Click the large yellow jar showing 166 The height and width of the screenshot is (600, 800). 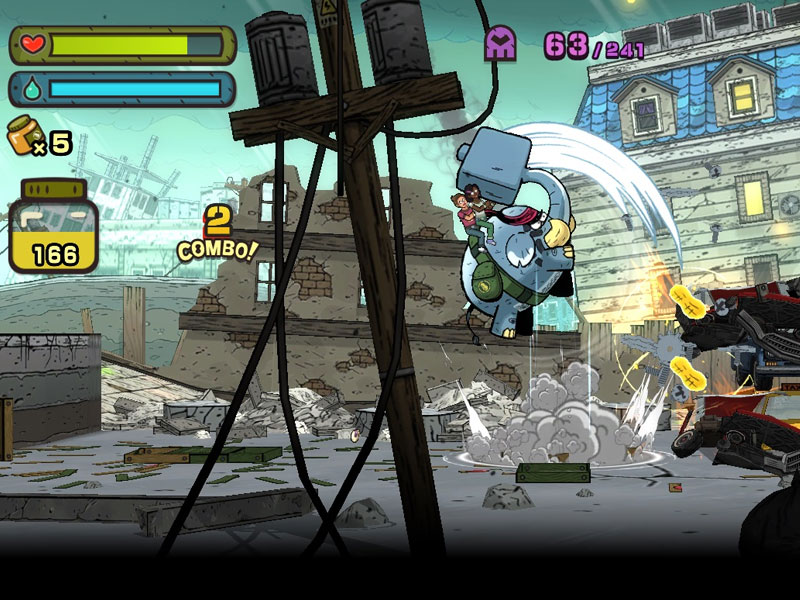[54, 228]
